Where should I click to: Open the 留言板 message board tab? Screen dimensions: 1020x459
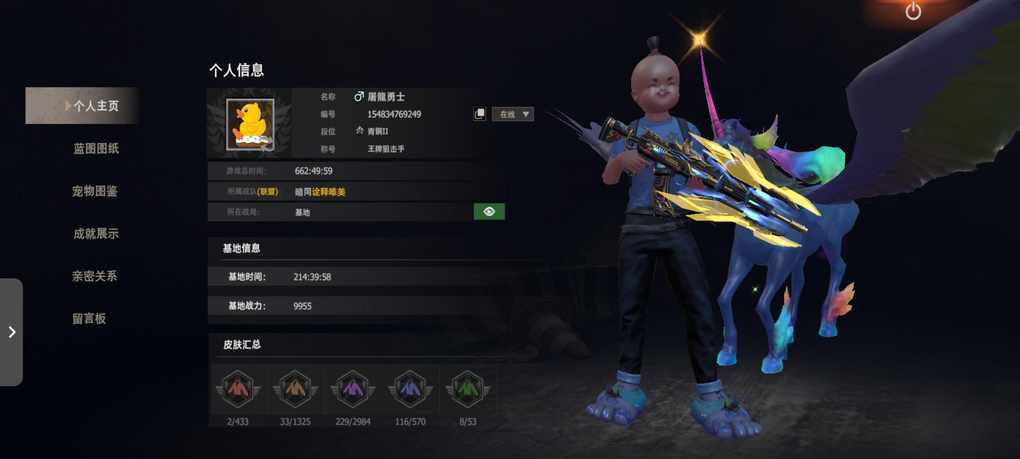click(x=89, y=319)
